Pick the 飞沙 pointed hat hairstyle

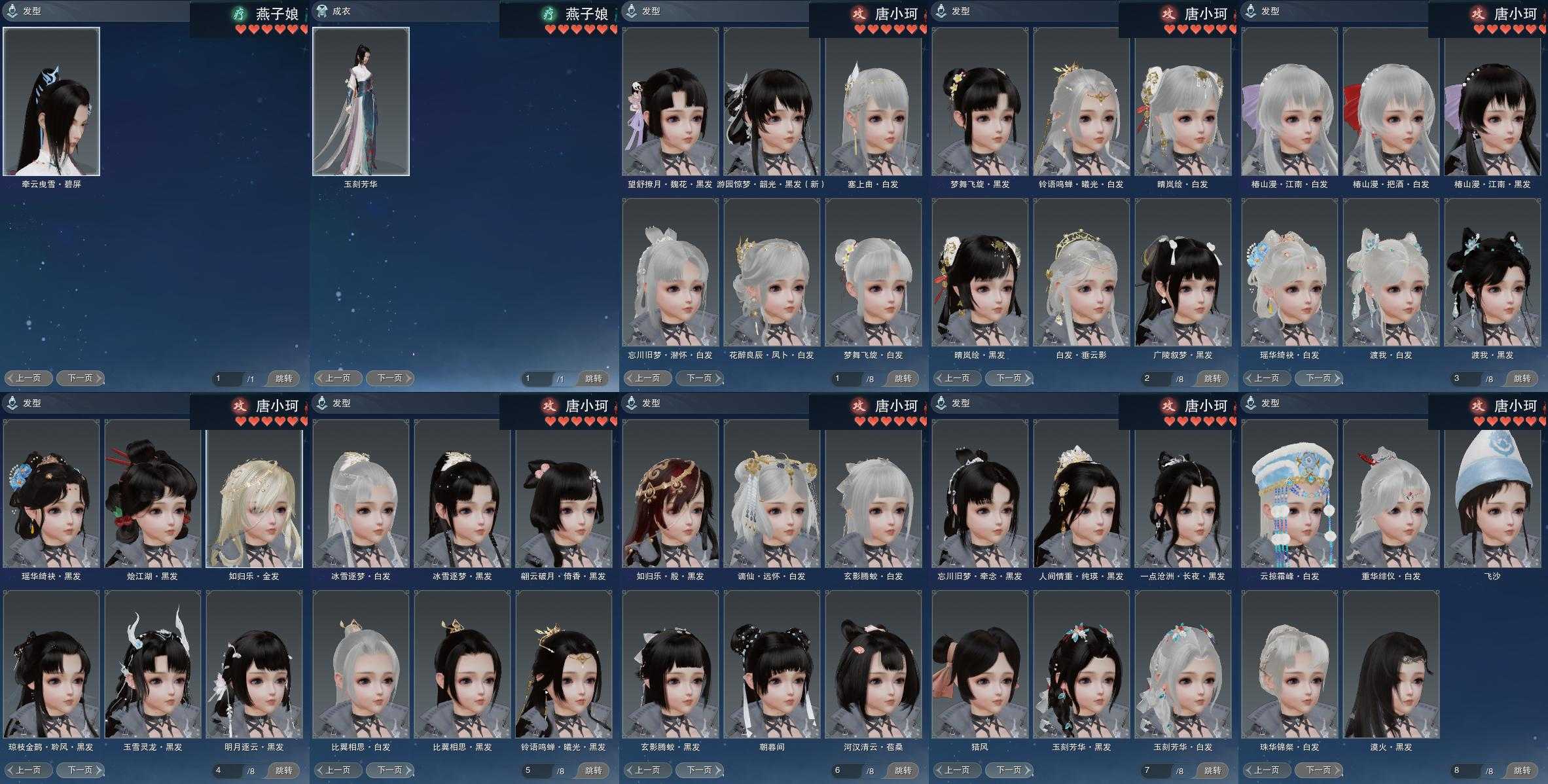(x=1492, y=493)
